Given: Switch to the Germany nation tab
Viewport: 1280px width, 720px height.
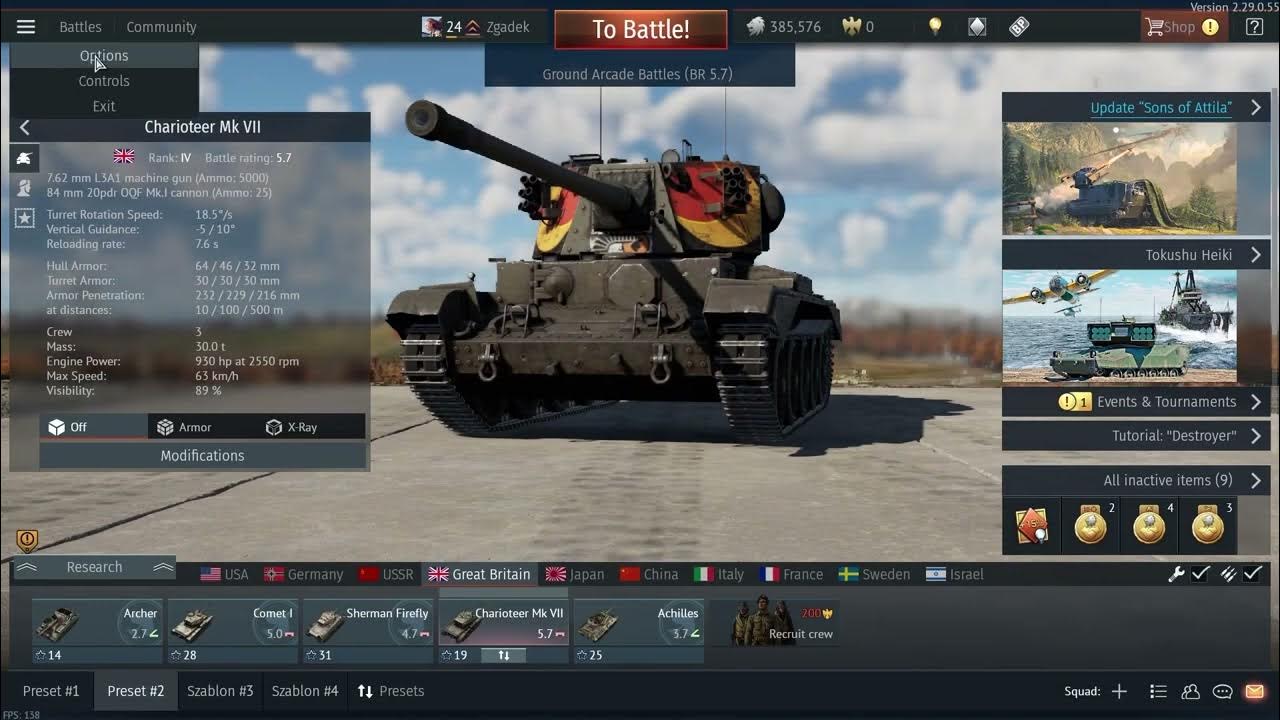Looking at the screenshot, I should [303, 574].
